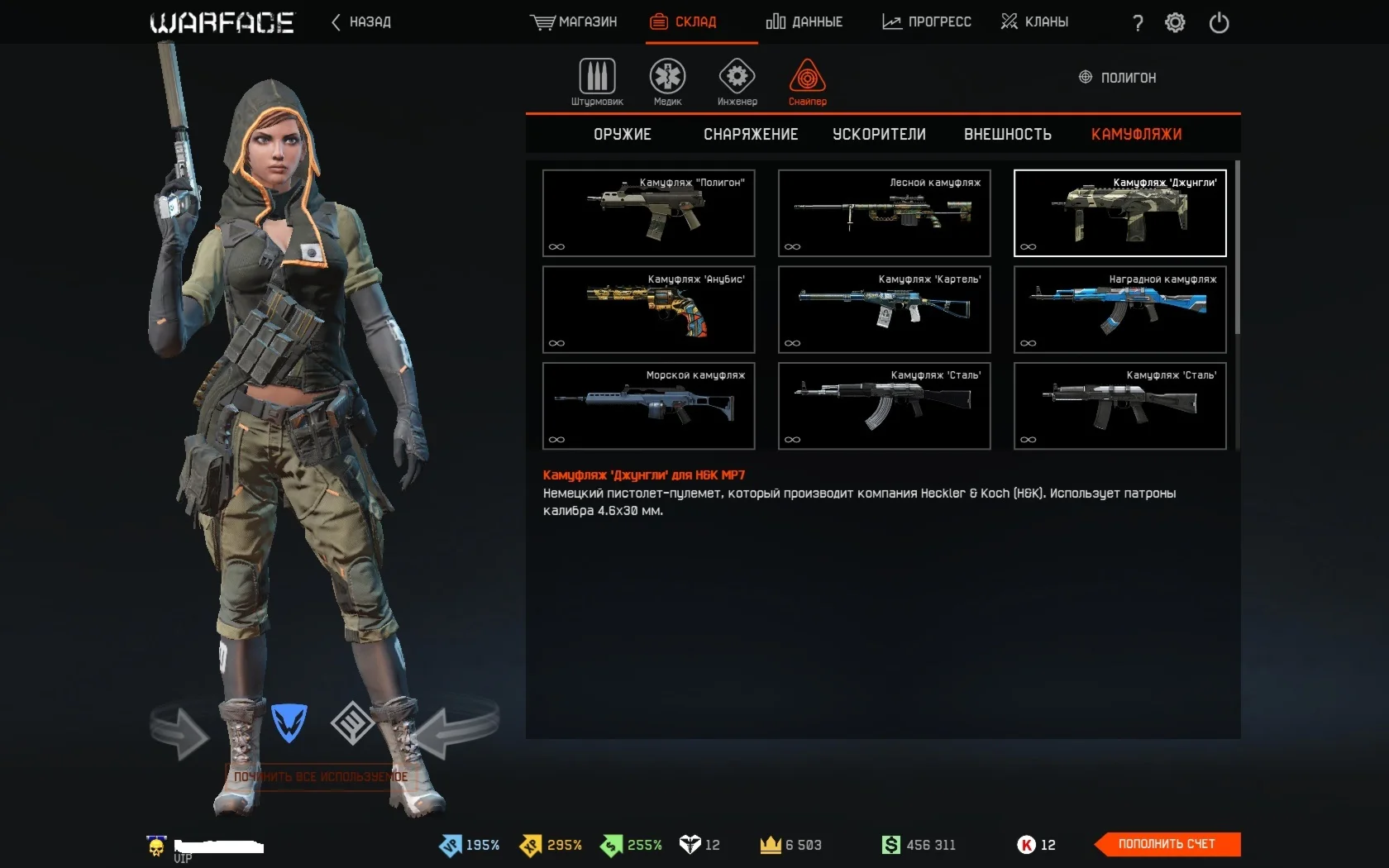This screenshot has width=1389, height=868.
Task: Pick the Наградной камуфляж blue rifle
Action: [x=1119, y=310]
